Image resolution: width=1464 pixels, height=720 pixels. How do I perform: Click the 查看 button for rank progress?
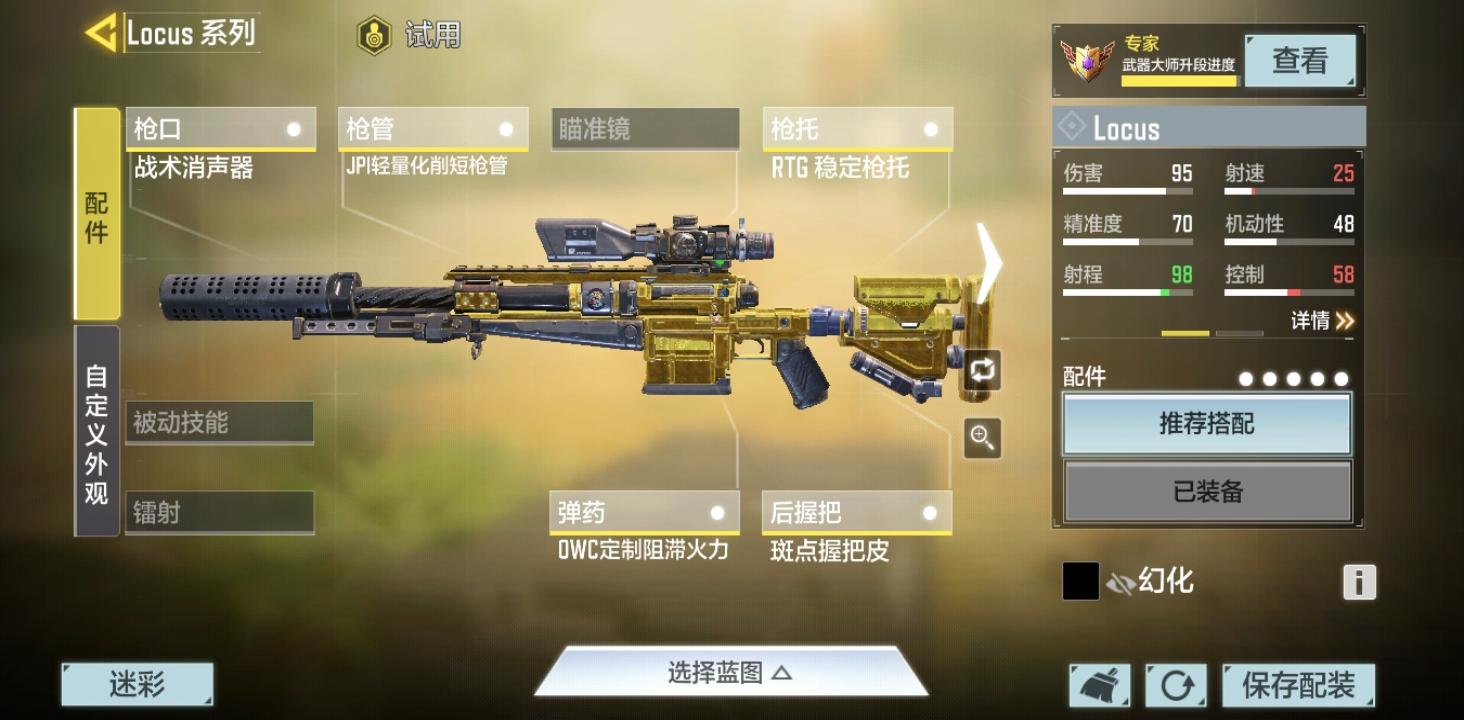1301,60
